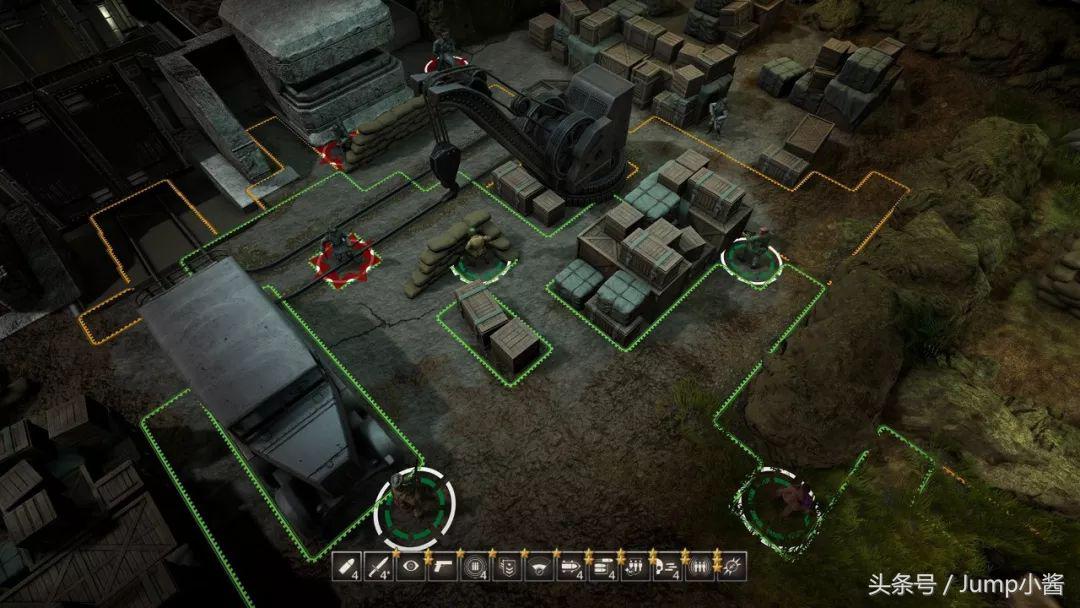The height and width of the screenshot is (608, 1080).
Task: Activate the circled ammo burst ability
Action: click(x=476, y=567)
